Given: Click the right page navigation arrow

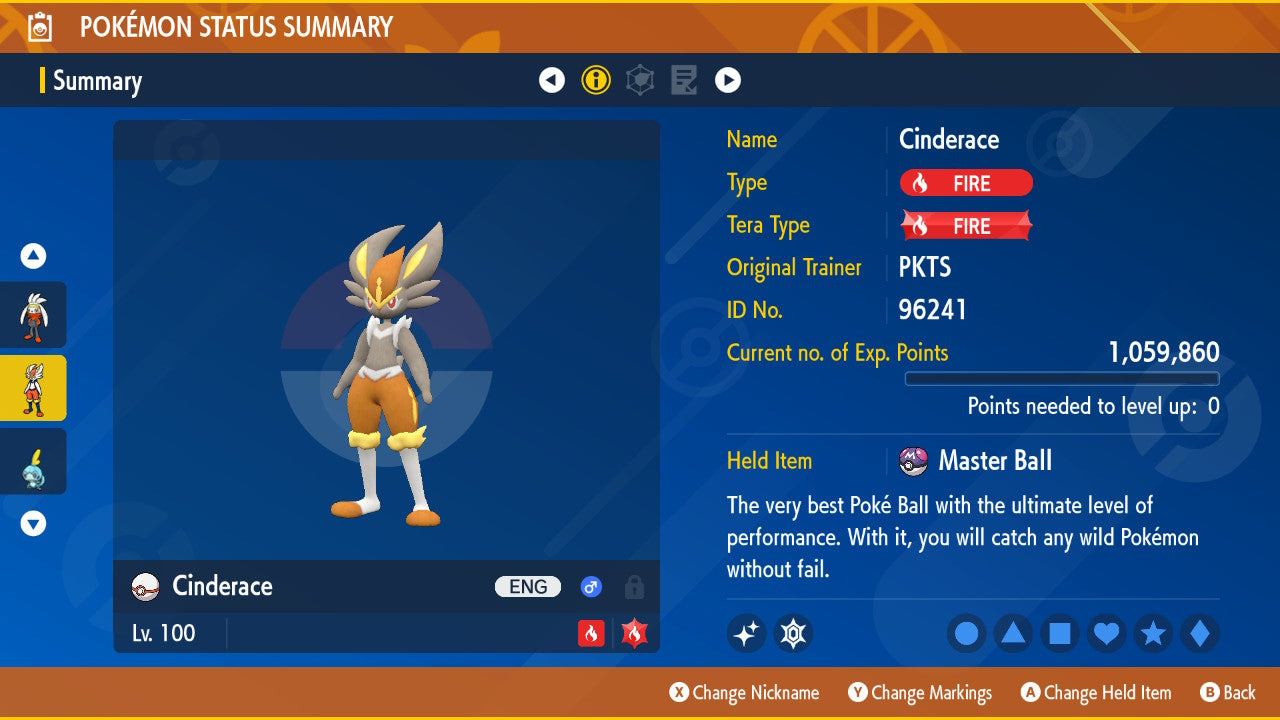Looking at the screenshot, I should pyautogui.click(x=728, y=79).
